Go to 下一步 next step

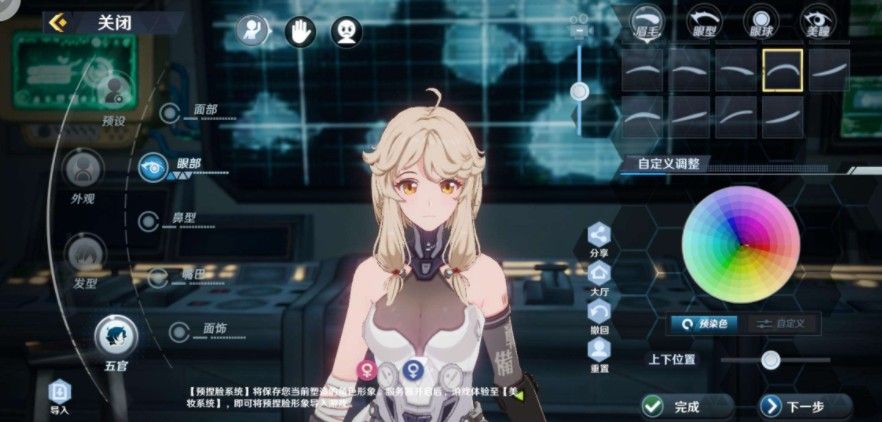pos(793,406)
